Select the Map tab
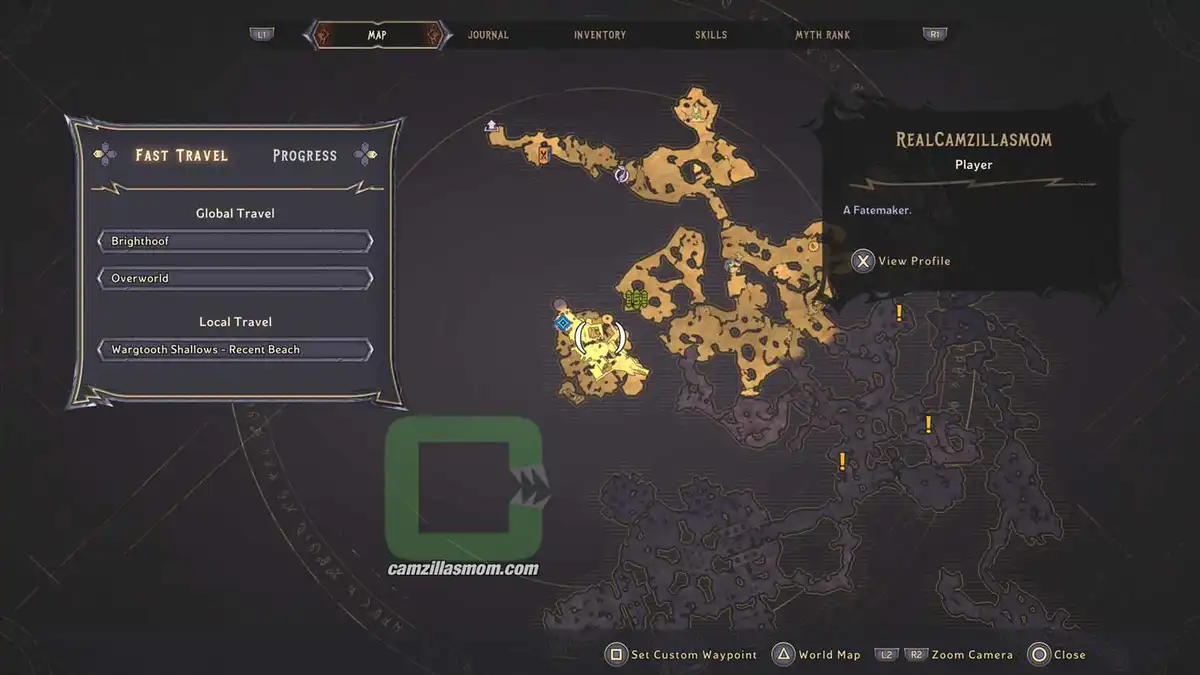Viewport: 1200px width, 675px height. tap(377, 35)
